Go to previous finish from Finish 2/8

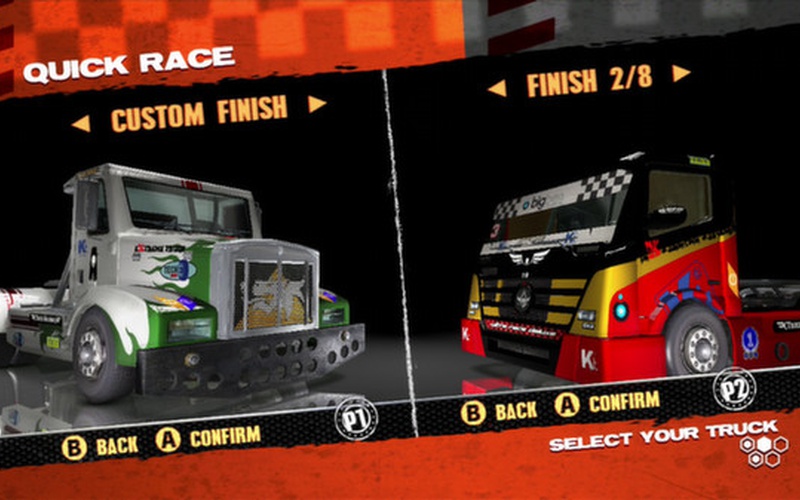pos(496,88)
